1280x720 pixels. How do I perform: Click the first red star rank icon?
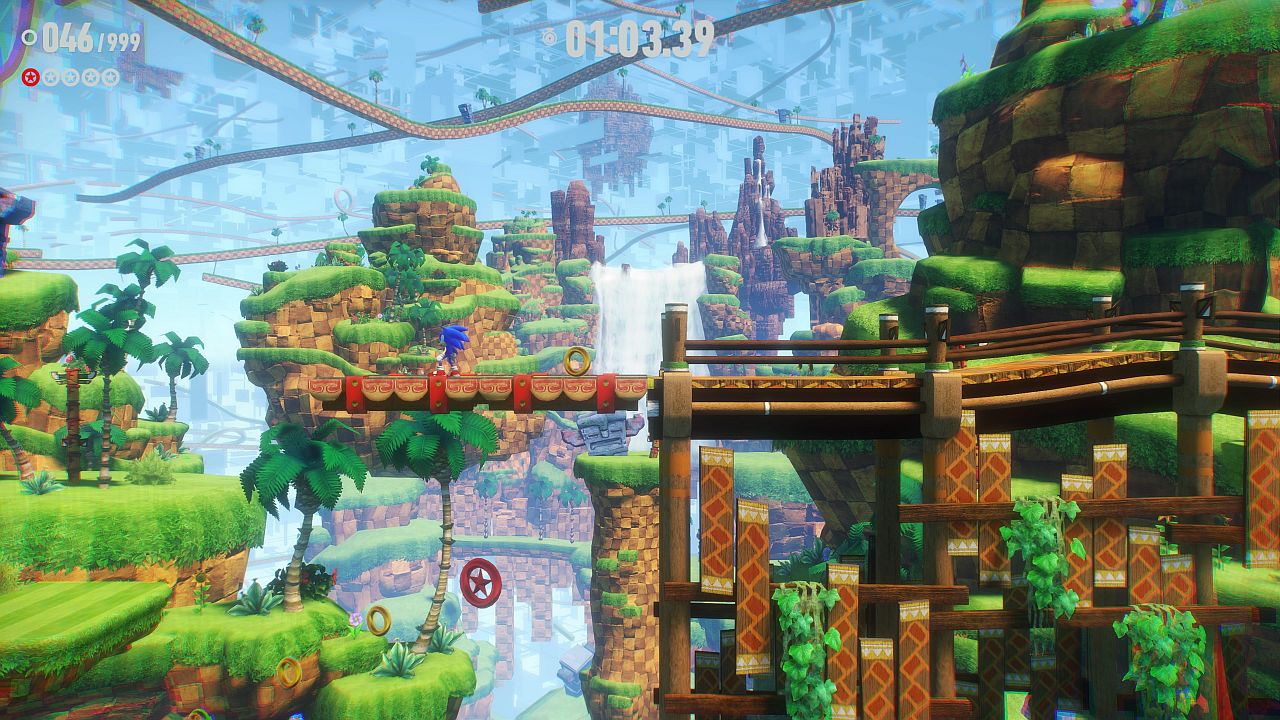(x=30, y=77)
